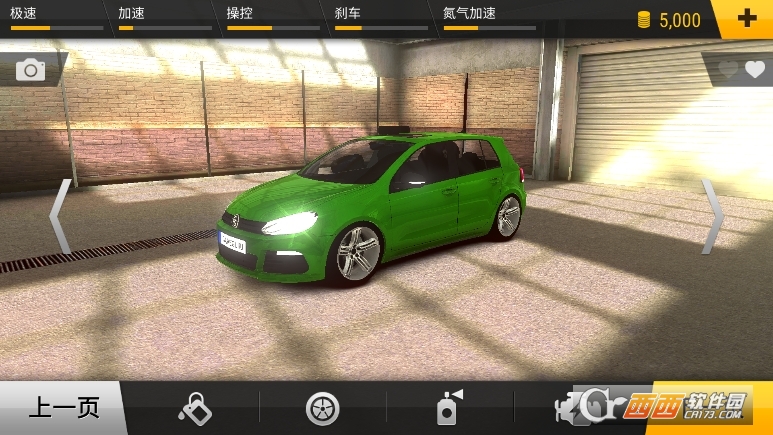Show the next car with right arrow

(712, 216)
